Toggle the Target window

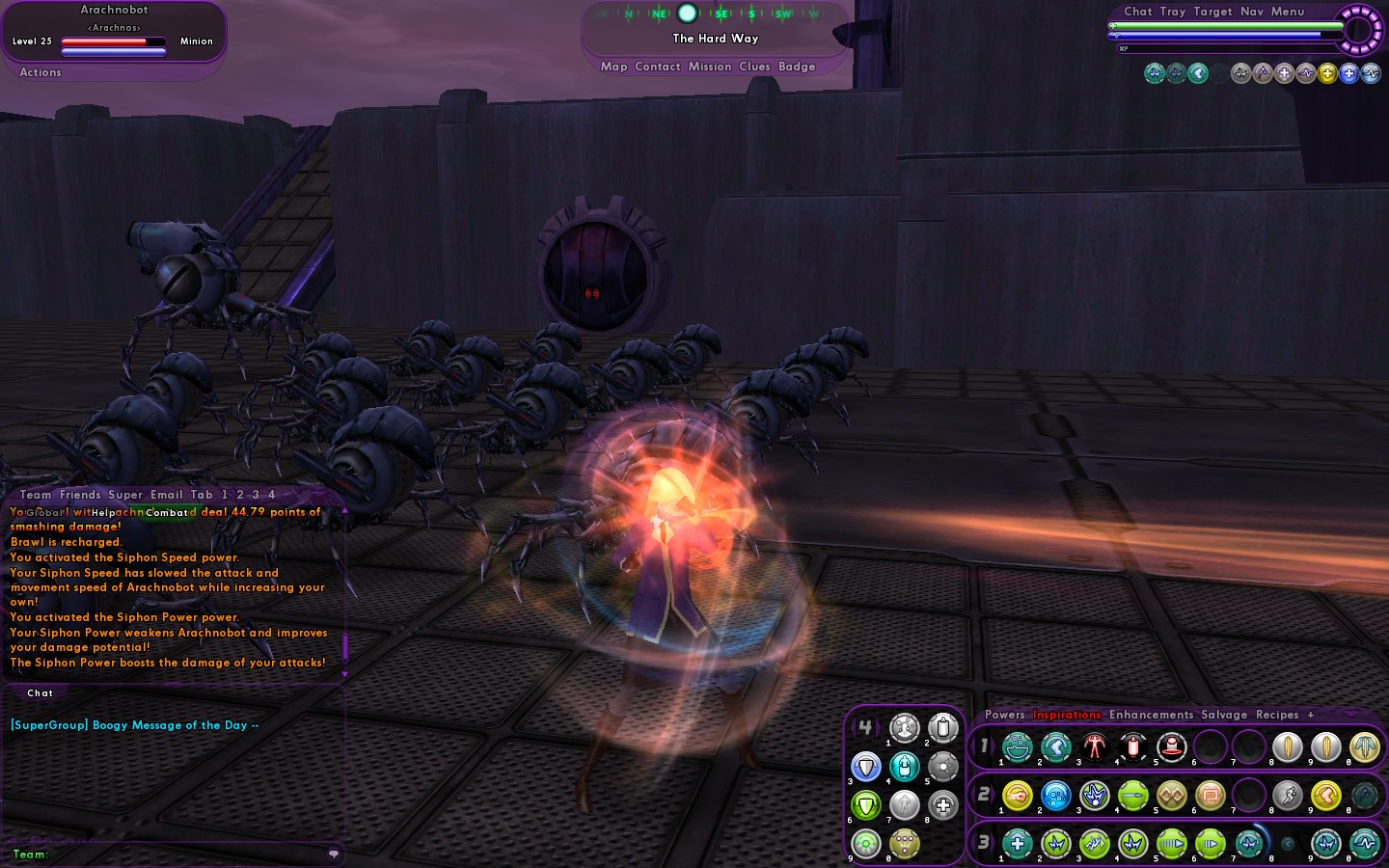[x=1212, y=12]
